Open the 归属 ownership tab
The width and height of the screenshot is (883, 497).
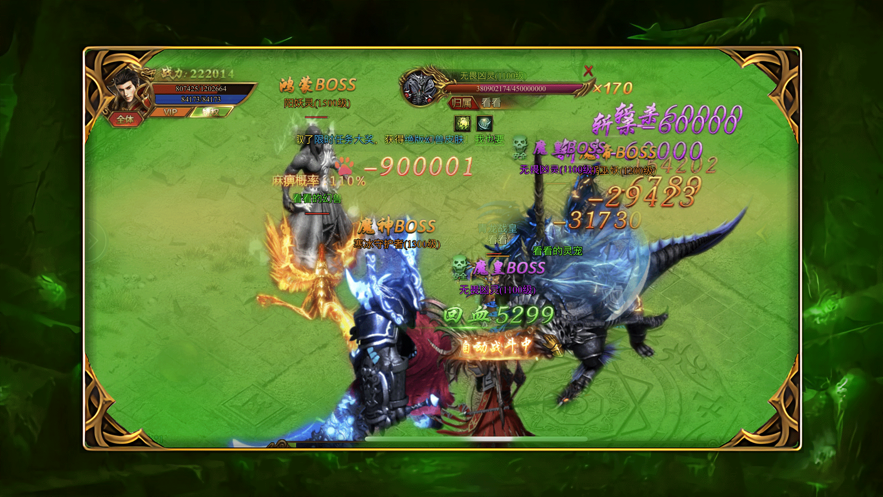[461, 103]
